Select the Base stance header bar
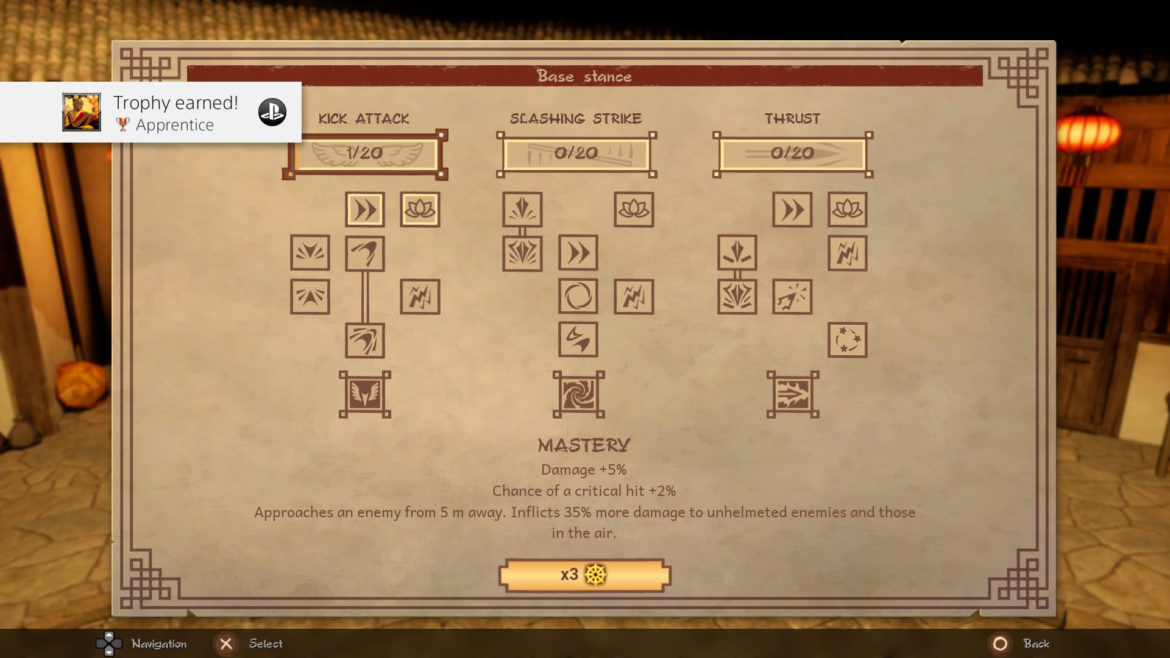1170x658 pixels. (x=584, y=76)
